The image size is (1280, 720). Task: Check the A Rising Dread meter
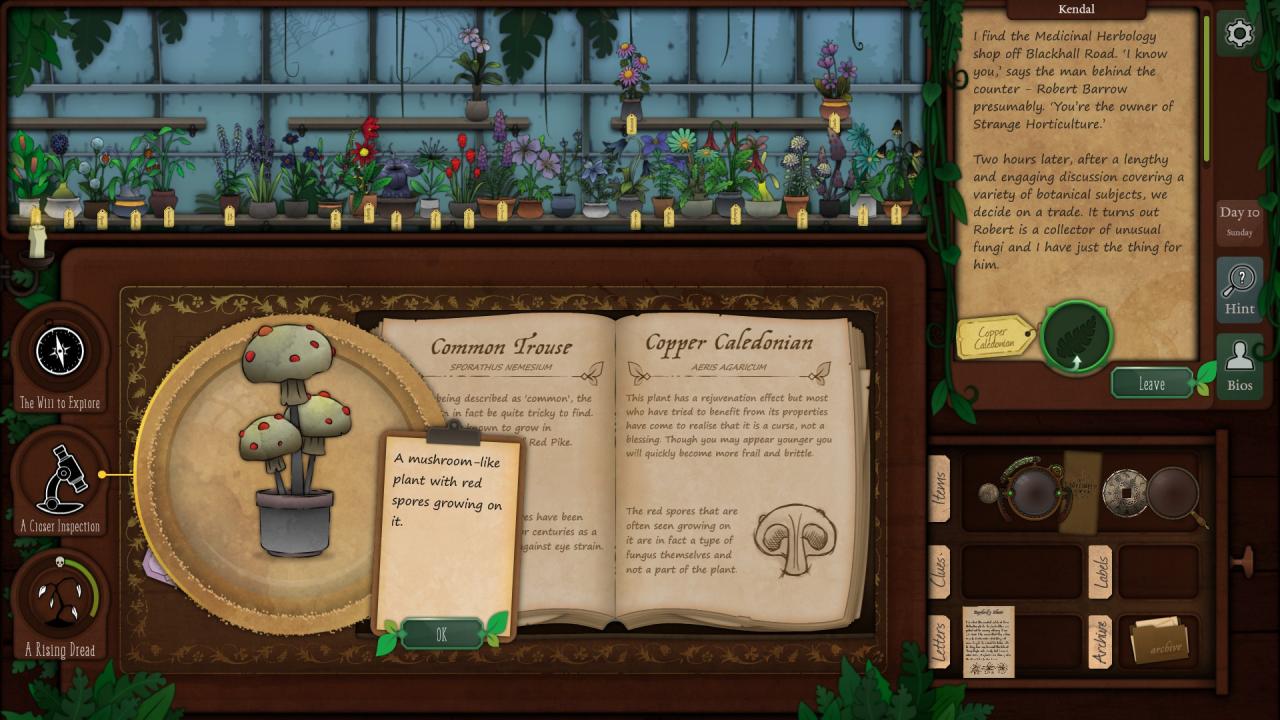click(x=60, y=599)
